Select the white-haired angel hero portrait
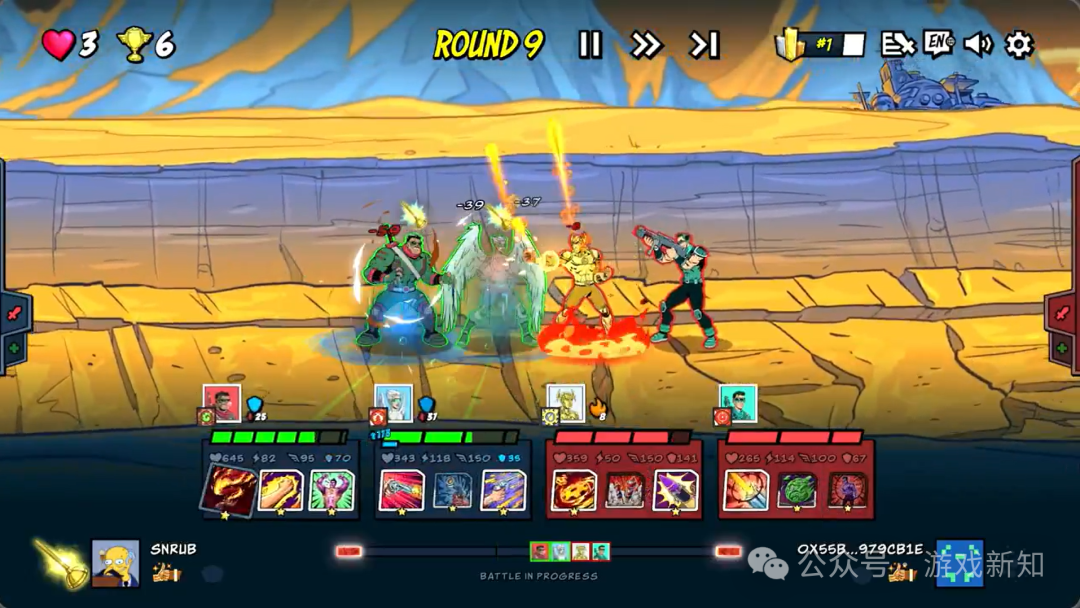 393,403
